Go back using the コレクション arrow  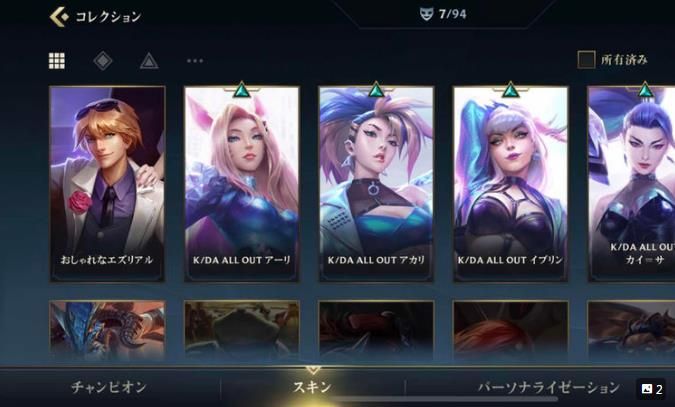coord(59,16)
